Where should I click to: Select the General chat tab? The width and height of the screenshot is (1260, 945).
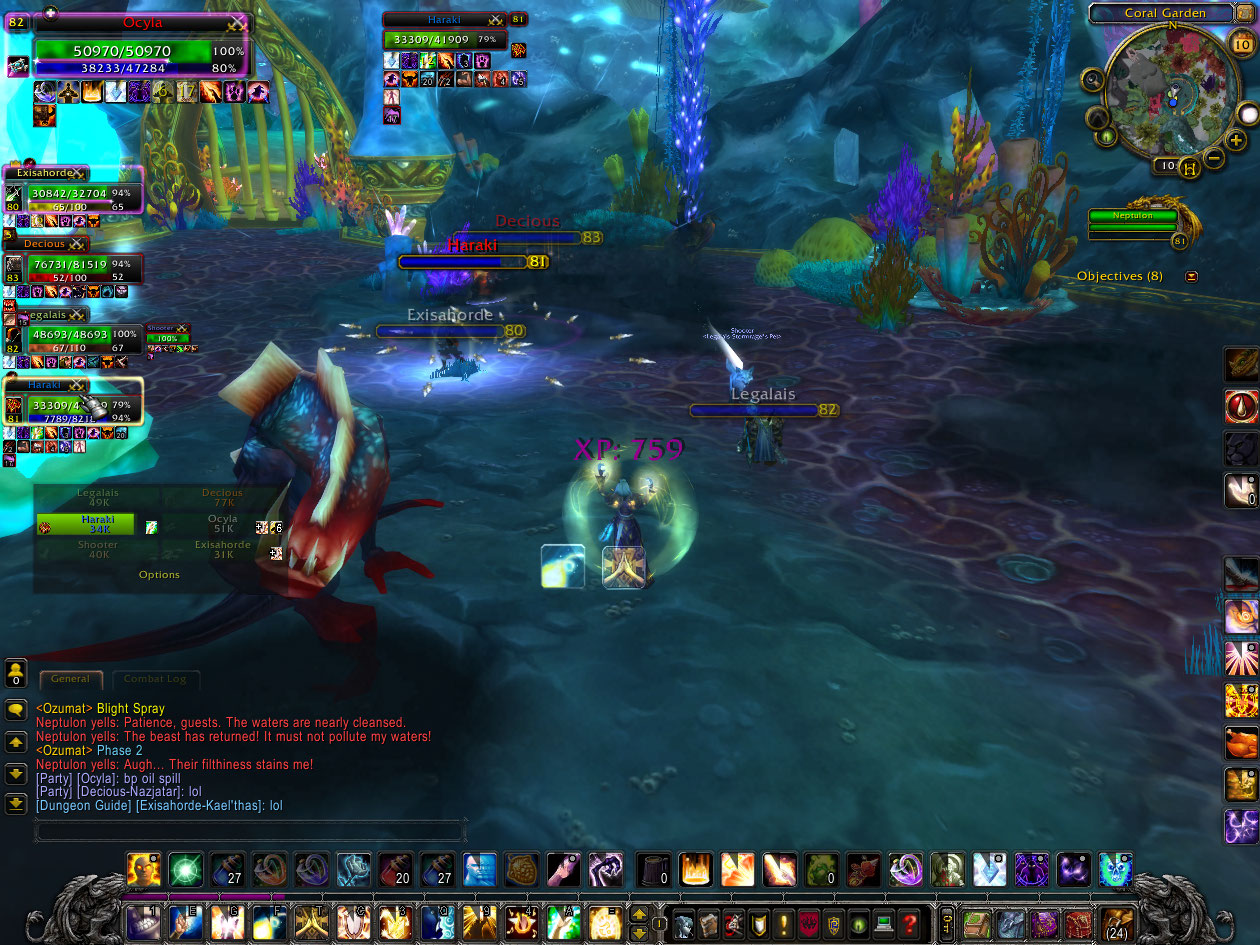(70, 679)
